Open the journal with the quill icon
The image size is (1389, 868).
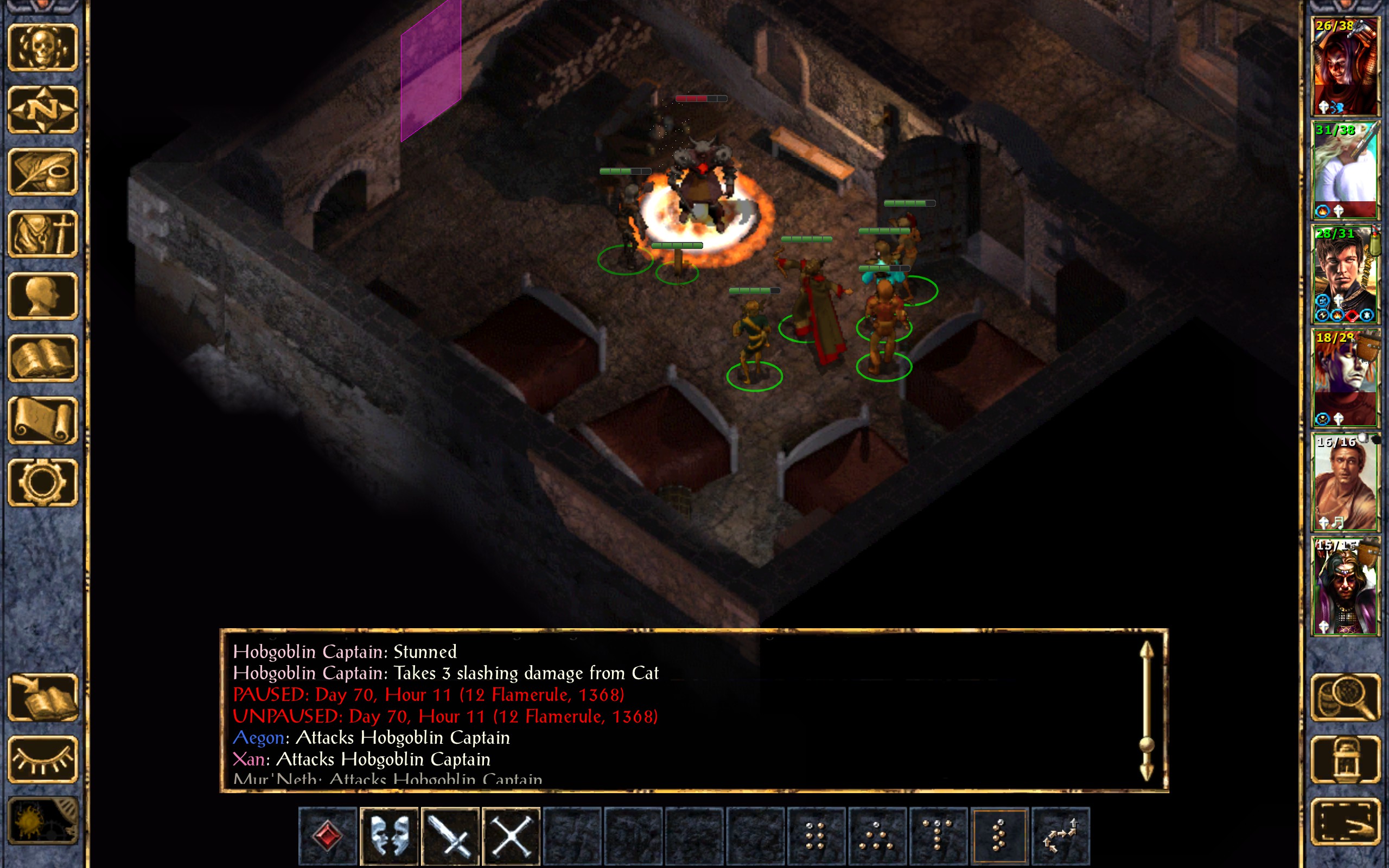tap(43, 171)
